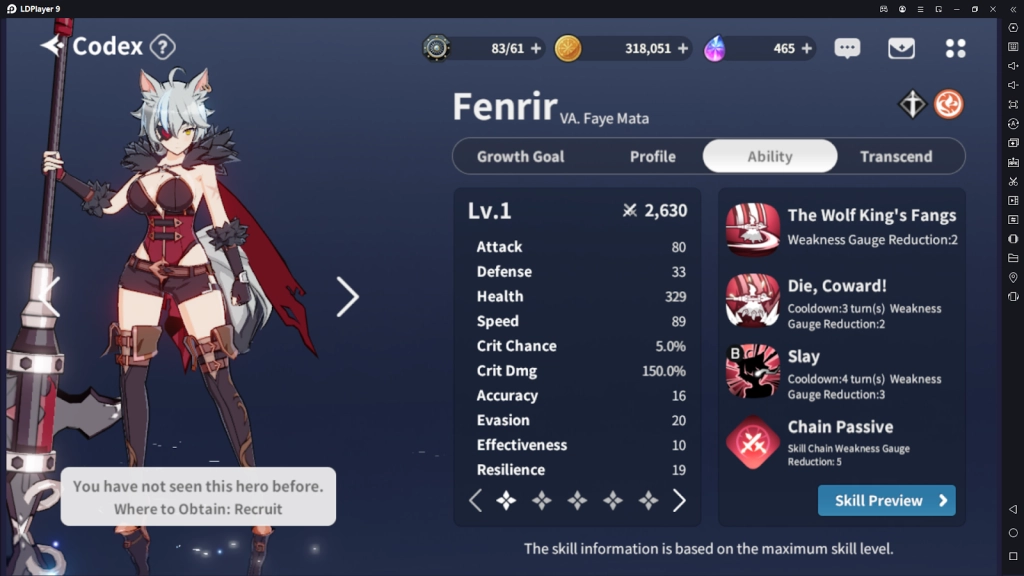Open the chat speech bubble
The image size is (1024, 576).
click(847, 48)
